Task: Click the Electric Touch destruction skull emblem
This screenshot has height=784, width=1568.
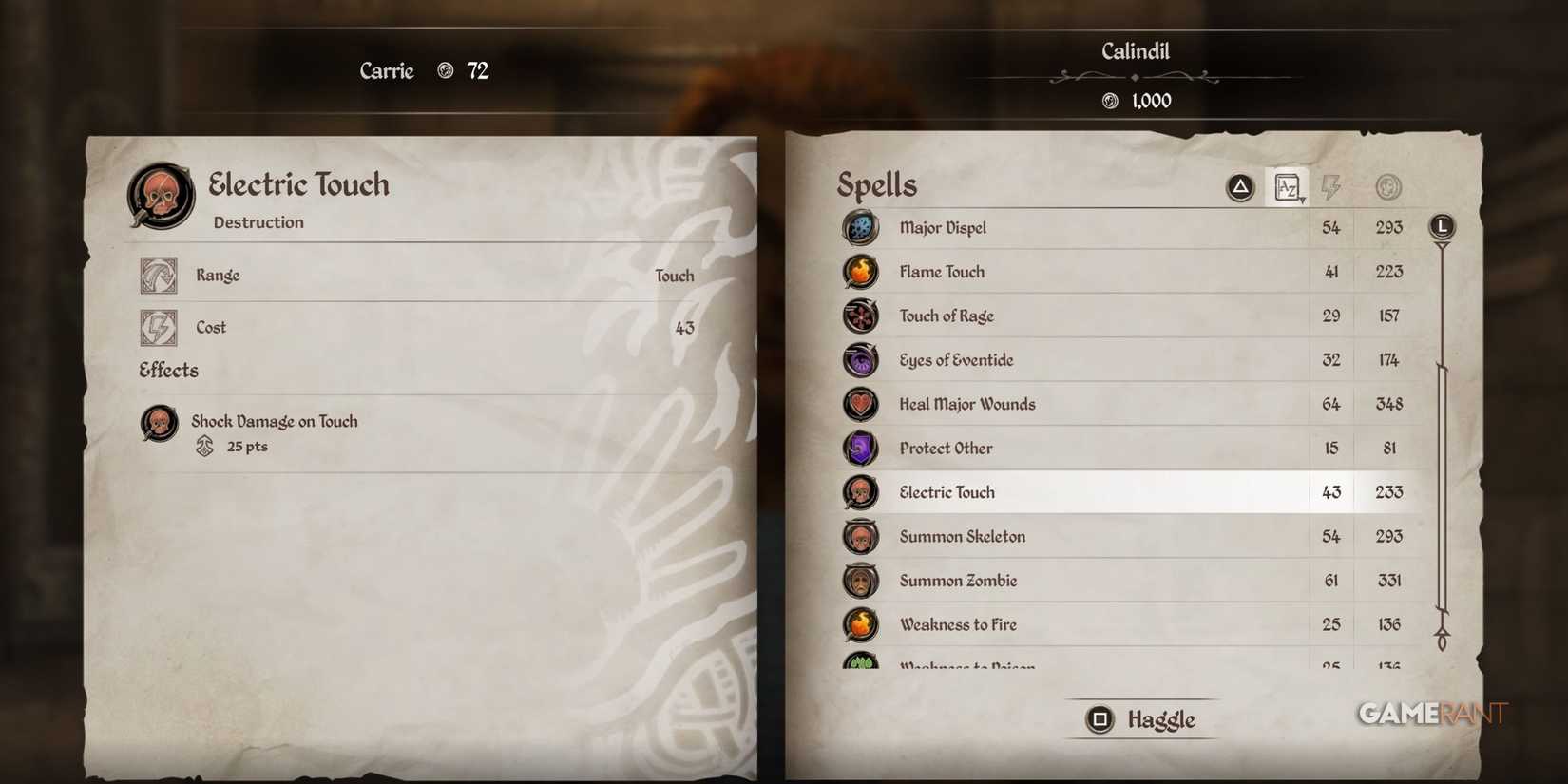Action: point(158,195)
